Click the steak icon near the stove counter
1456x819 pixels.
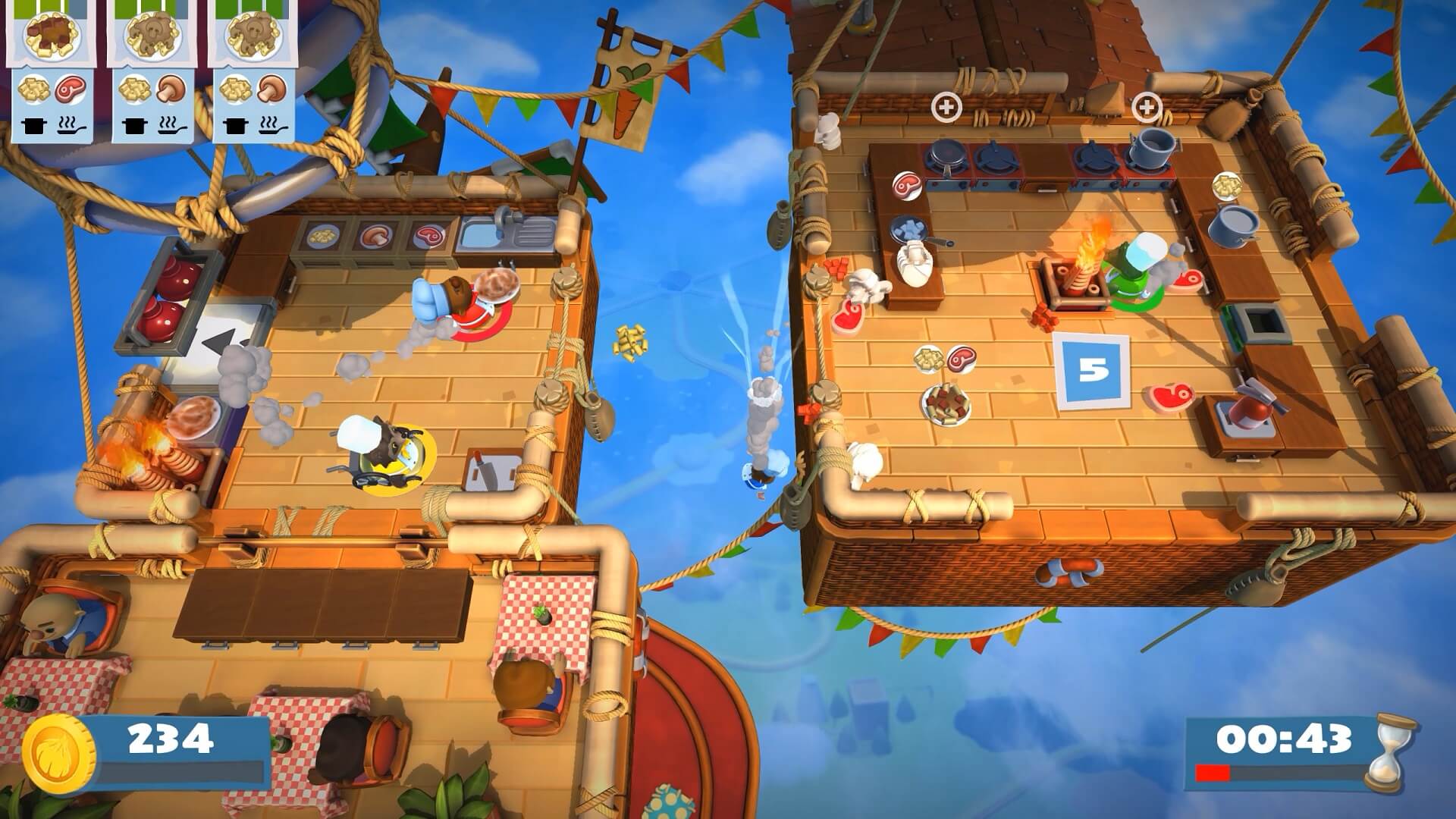[906, 185]
